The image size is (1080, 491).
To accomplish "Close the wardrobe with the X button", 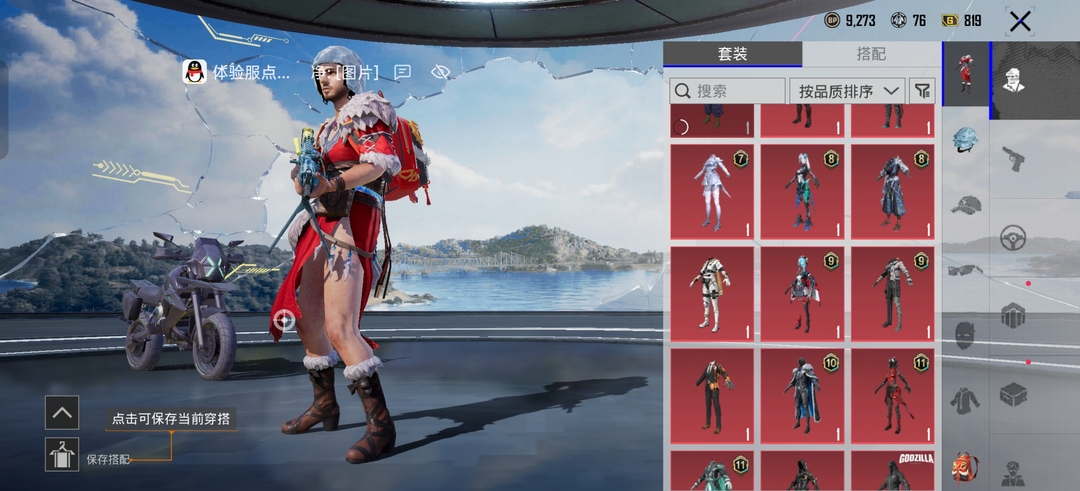I will click(x=1019, y=21).
